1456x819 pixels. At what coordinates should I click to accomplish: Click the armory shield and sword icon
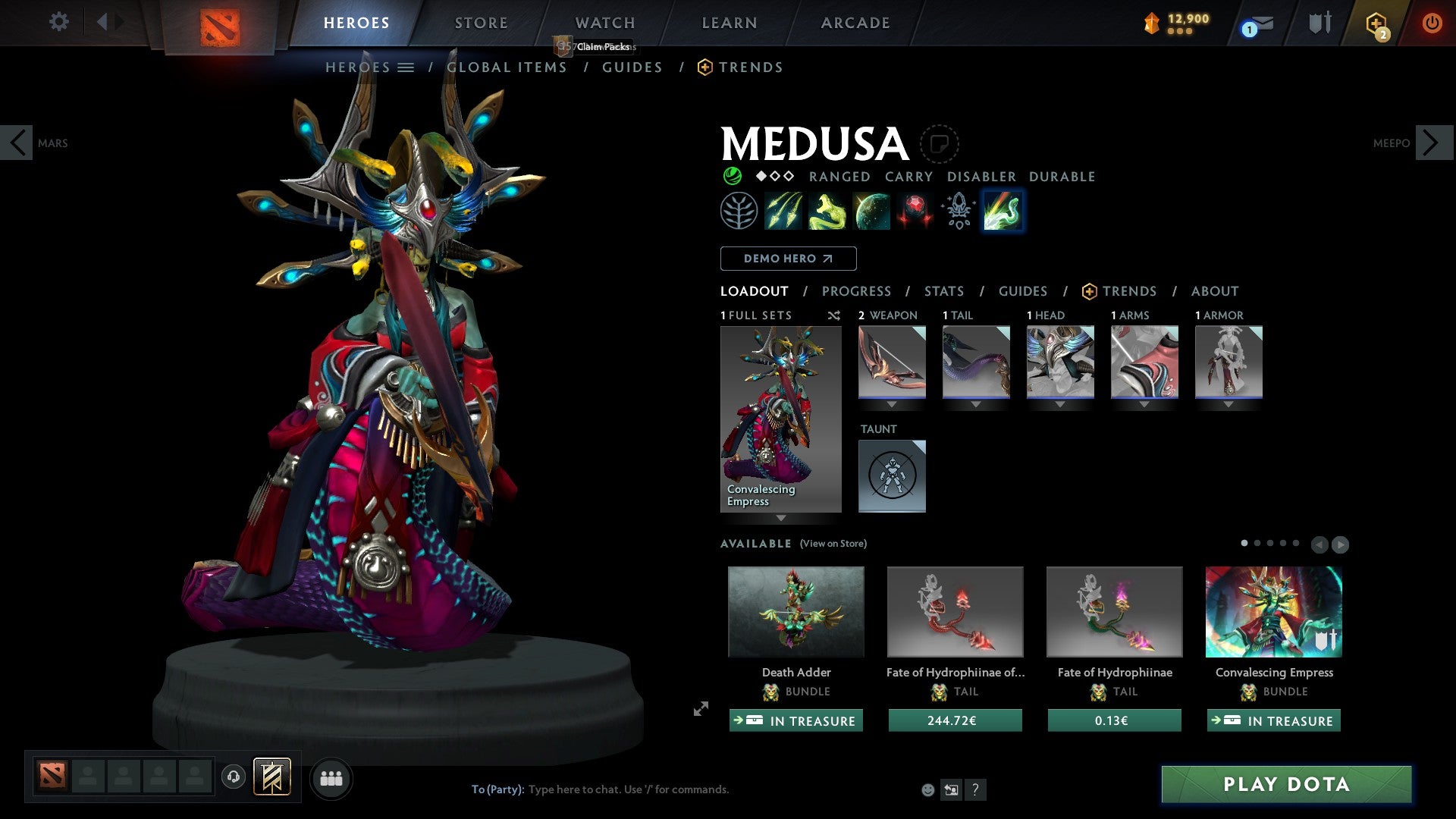coord(1319,21)
